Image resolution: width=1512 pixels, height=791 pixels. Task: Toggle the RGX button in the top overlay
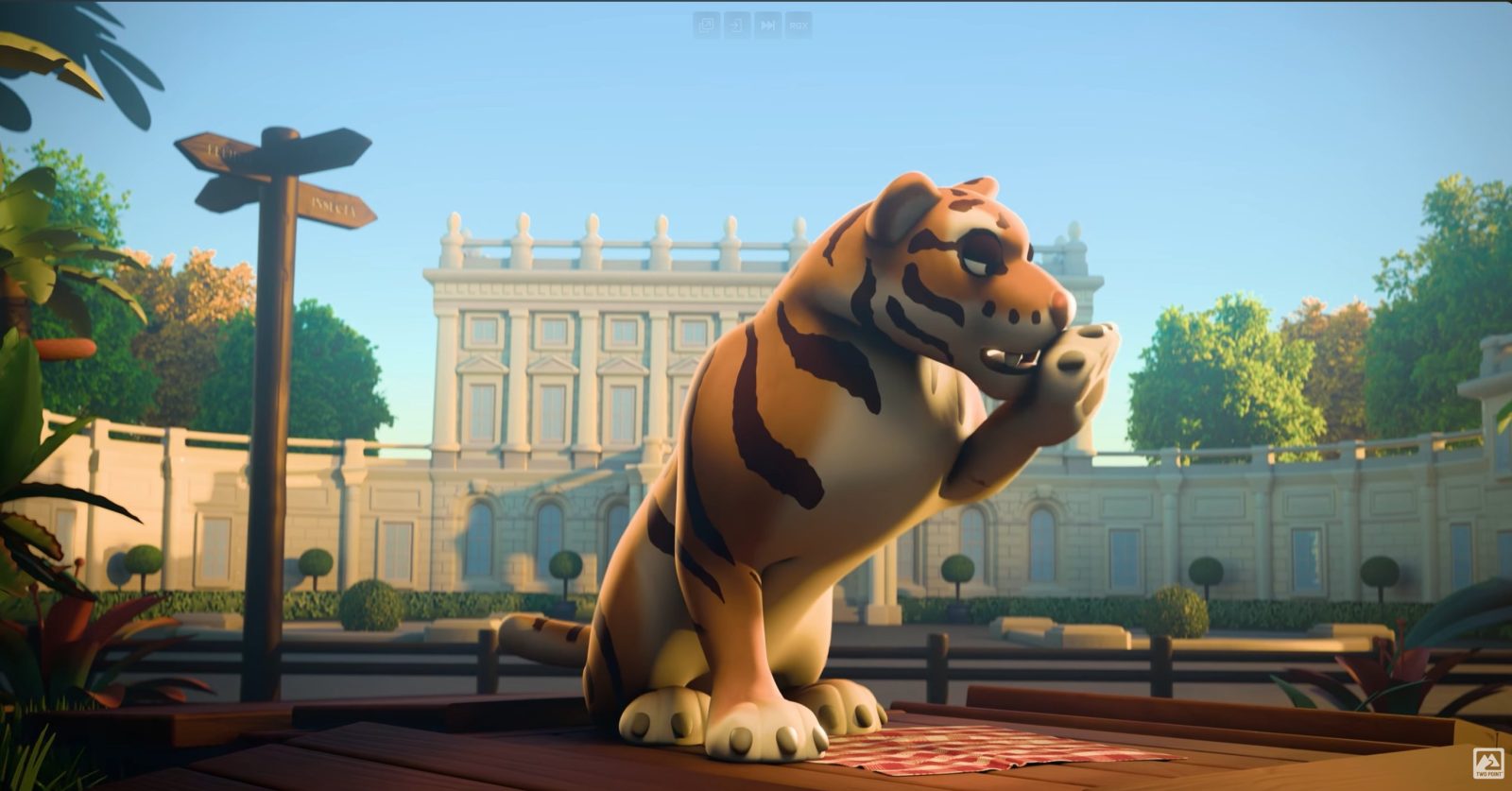798,26
